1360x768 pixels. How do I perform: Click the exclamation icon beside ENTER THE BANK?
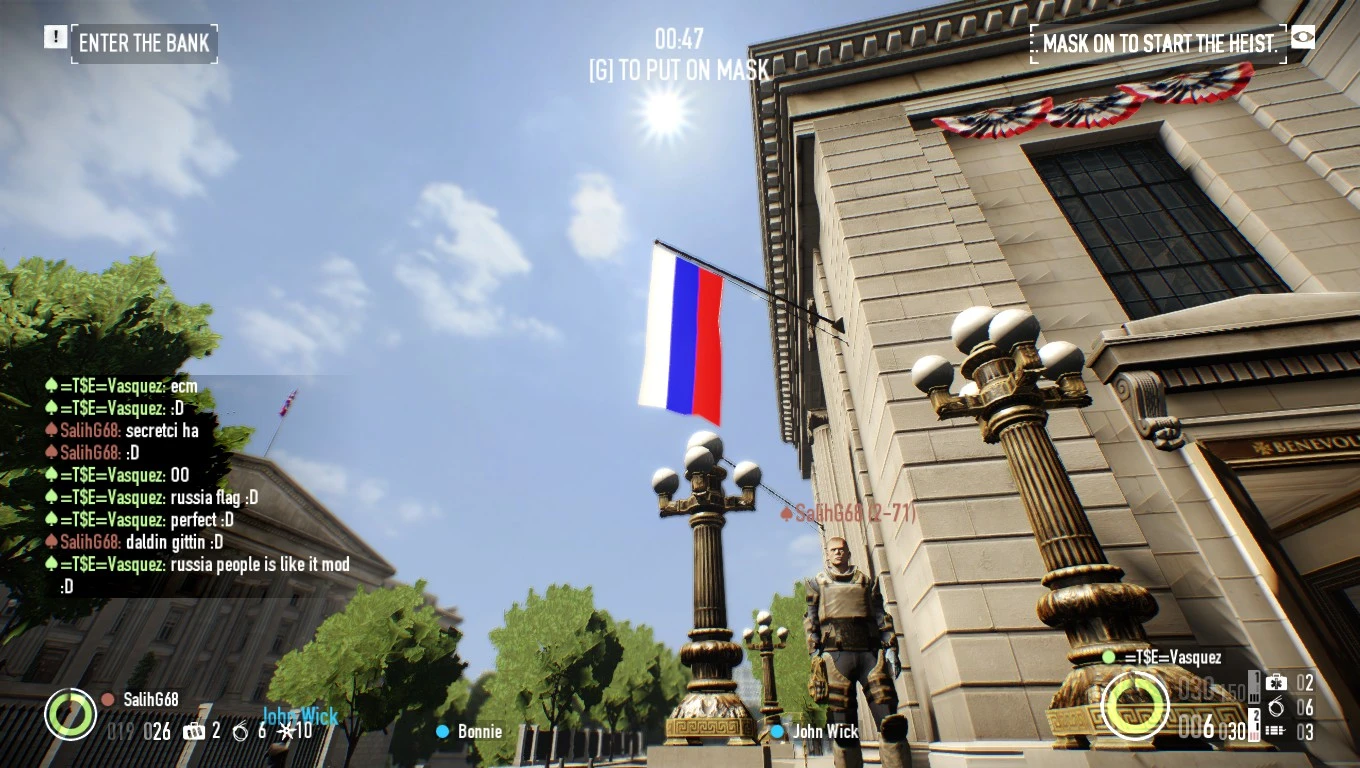(x=55, y=38)
